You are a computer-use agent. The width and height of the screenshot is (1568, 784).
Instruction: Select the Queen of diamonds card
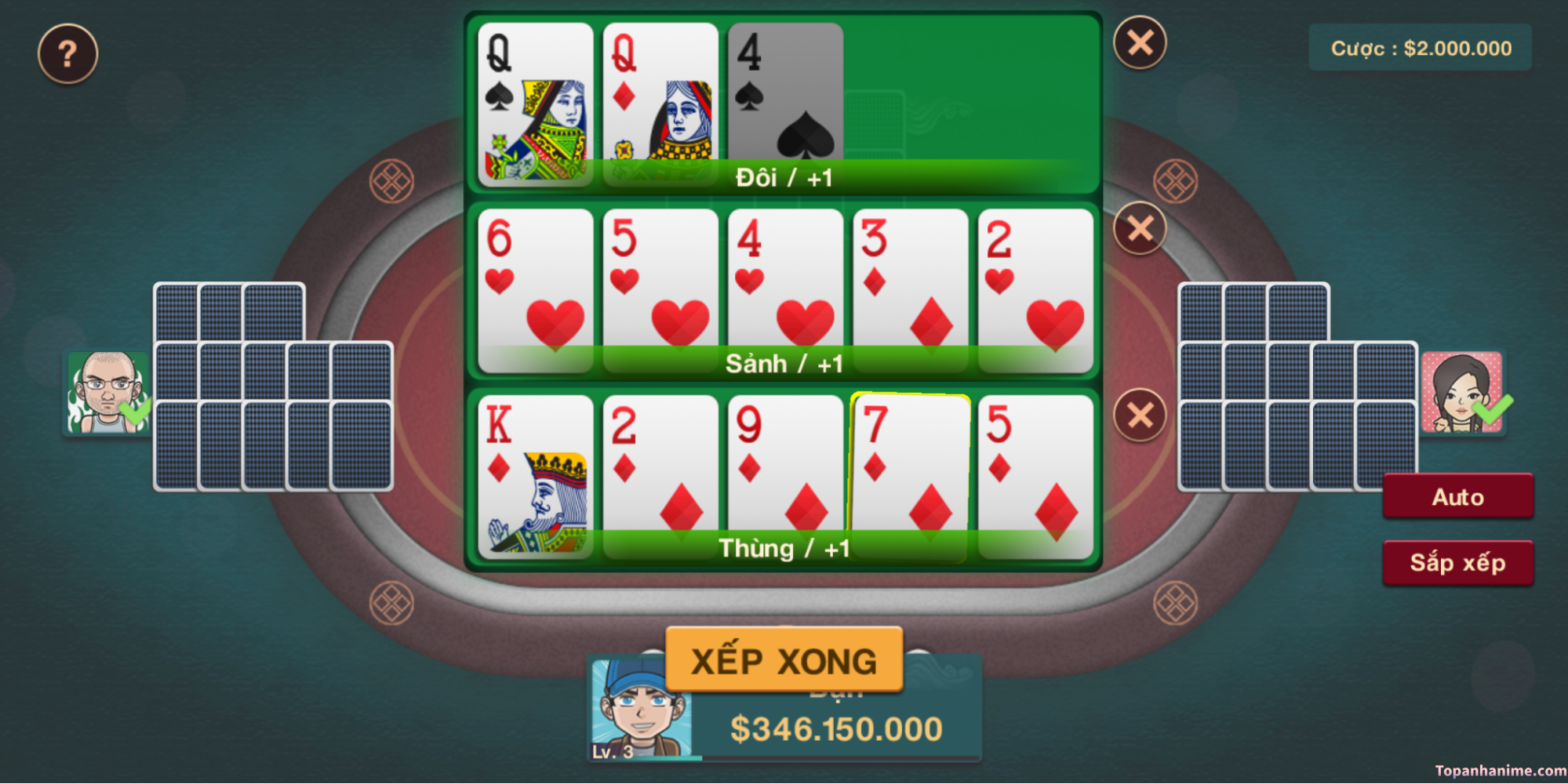point(660,102)
